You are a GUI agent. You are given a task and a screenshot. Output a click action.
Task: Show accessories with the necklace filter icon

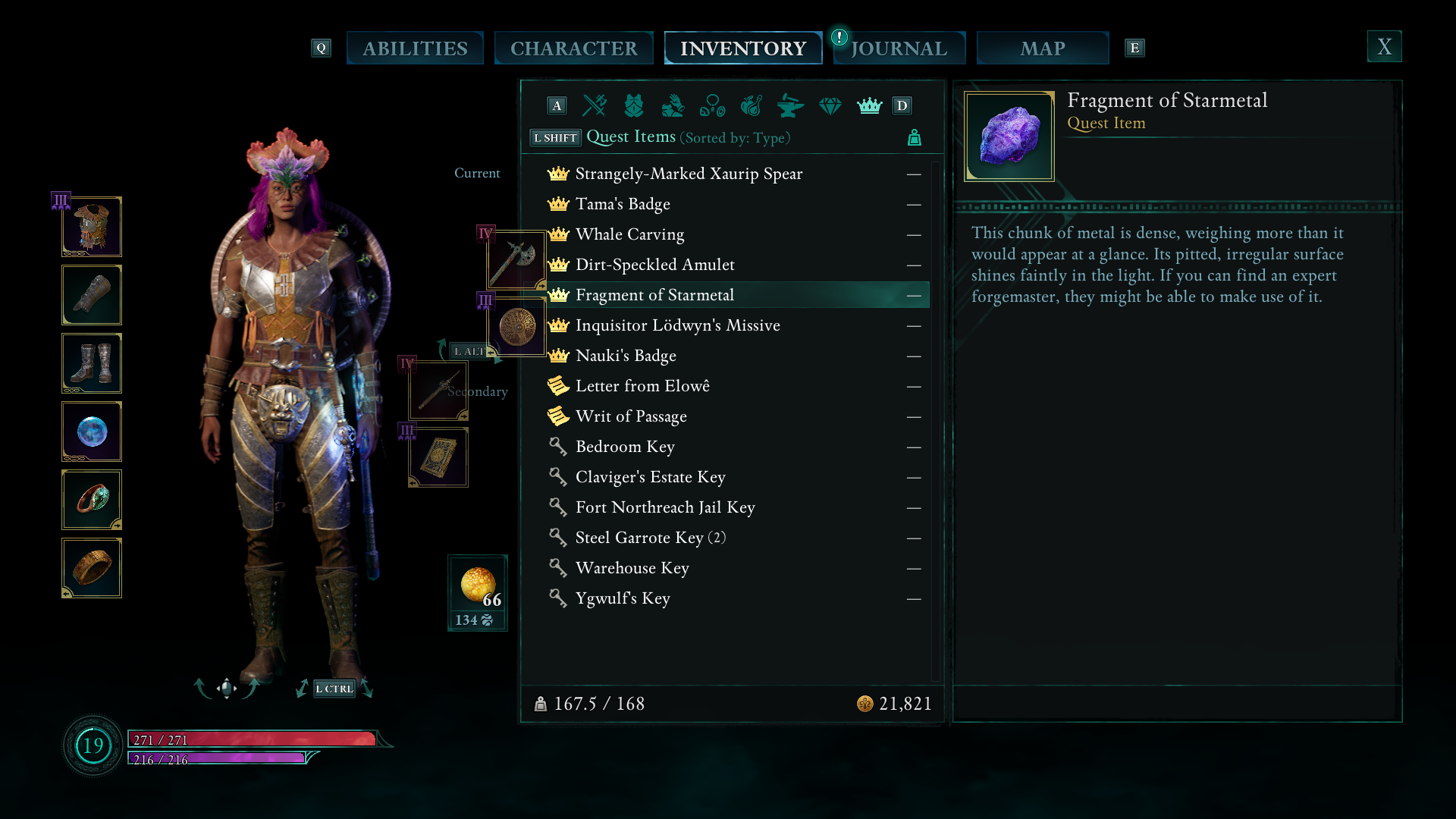[x=713, y=106]
